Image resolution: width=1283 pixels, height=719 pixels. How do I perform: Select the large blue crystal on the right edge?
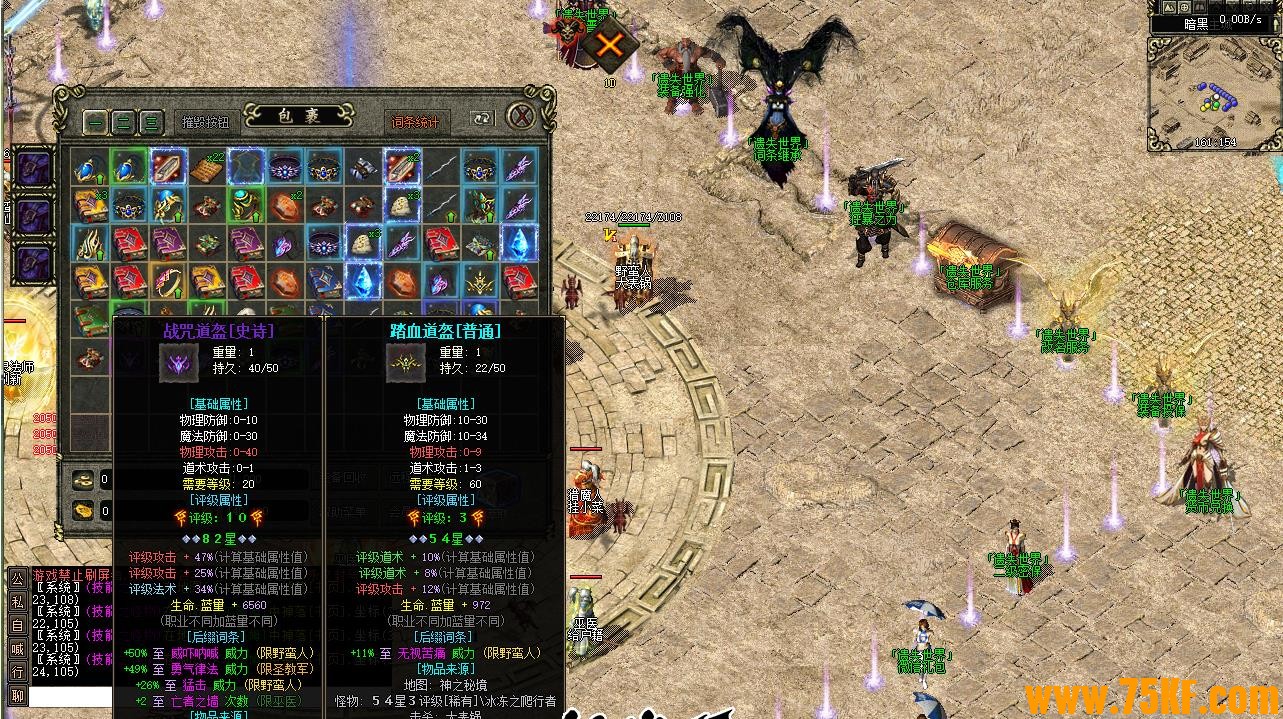(x=519, y=243)
